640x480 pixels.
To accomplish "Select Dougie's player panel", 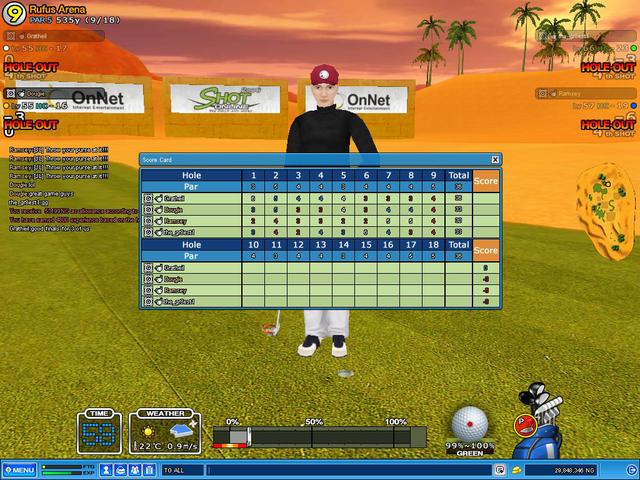I will coord(50,93).
